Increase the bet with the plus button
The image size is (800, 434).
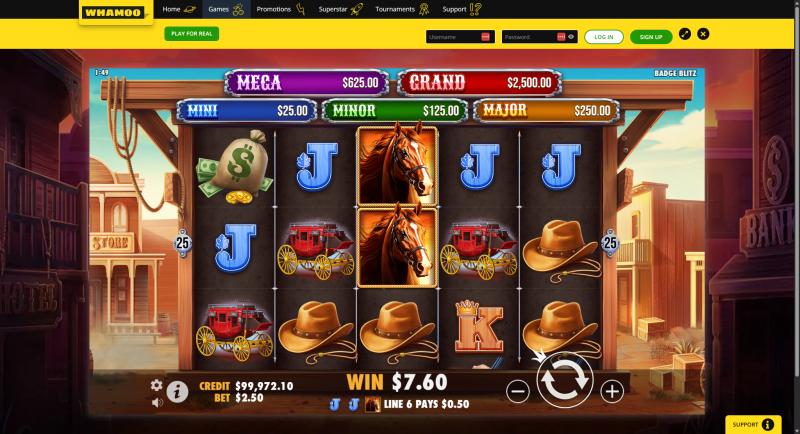point(612,391)
